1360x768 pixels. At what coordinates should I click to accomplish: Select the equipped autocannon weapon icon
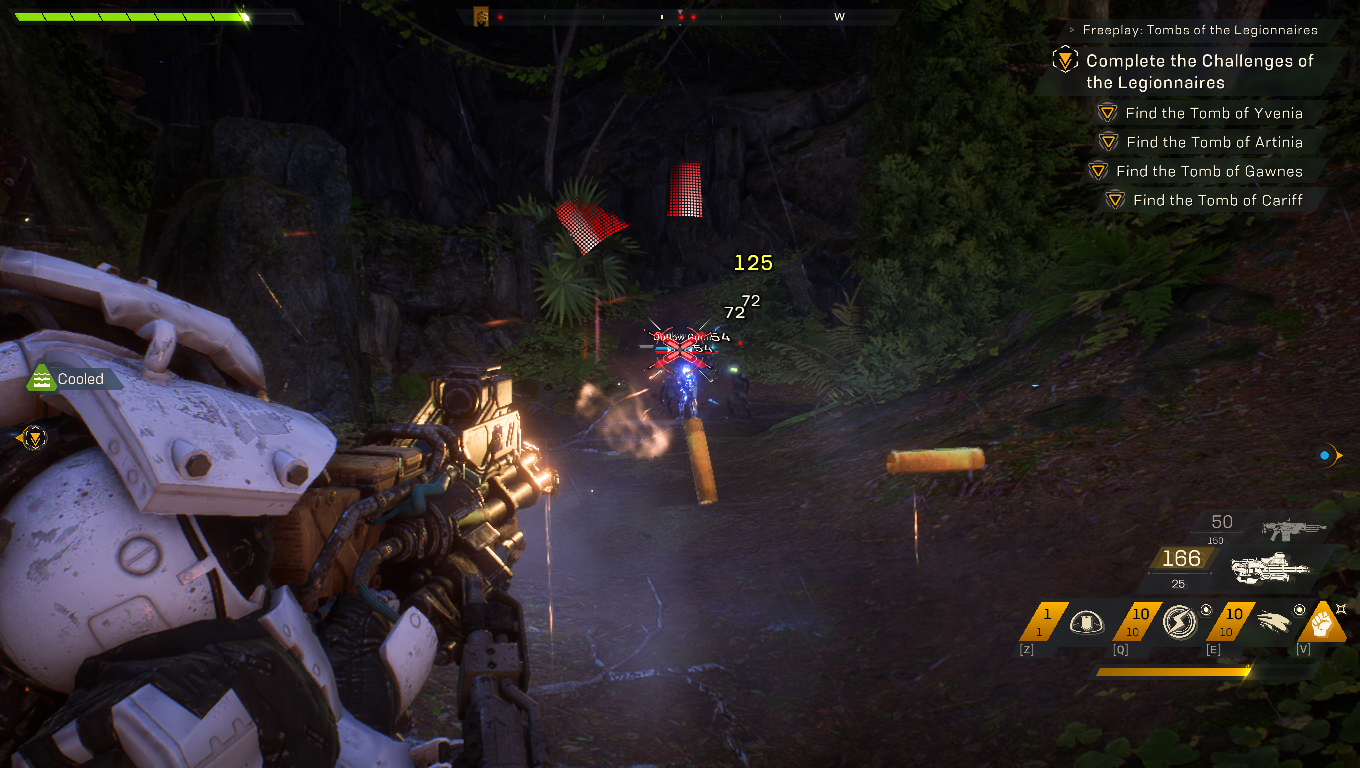pyautogui.click(x=1270, y=567)
